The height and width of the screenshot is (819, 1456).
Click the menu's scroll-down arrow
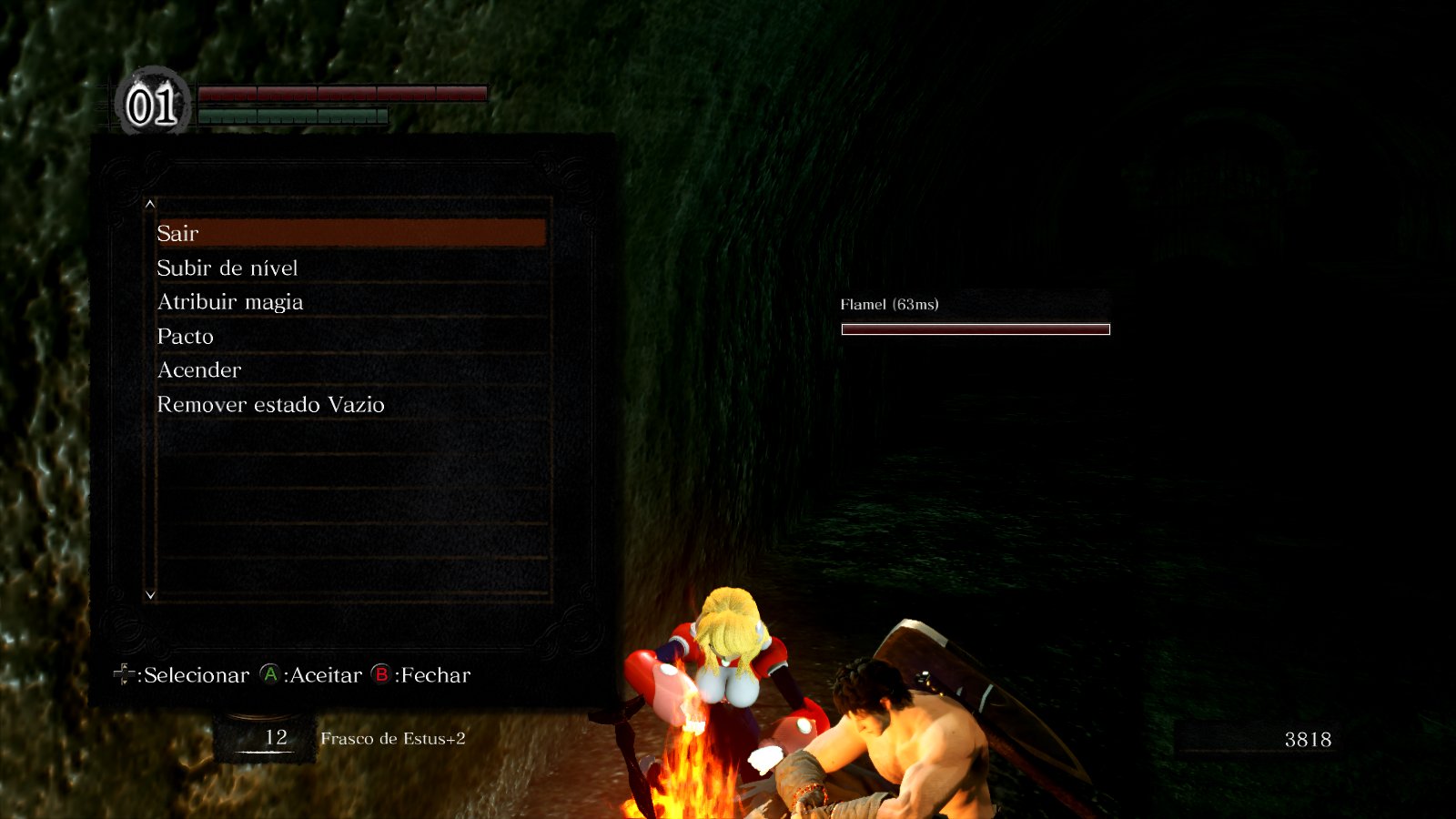[150, 594]
